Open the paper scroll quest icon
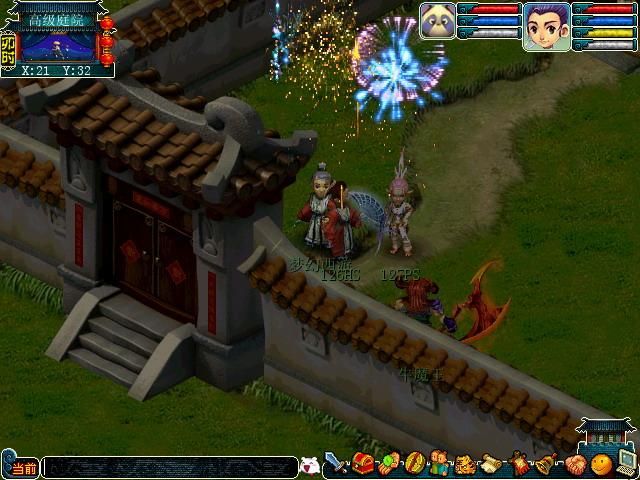Screen dimensions: 640x480 tap(492, 464)
